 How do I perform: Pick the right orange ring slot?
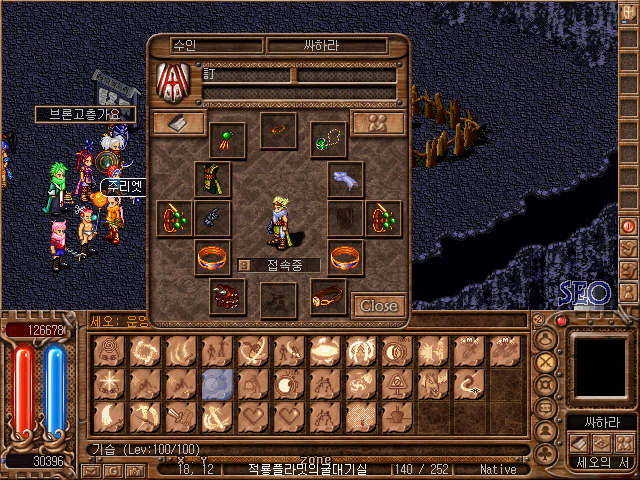coord(346,257)
